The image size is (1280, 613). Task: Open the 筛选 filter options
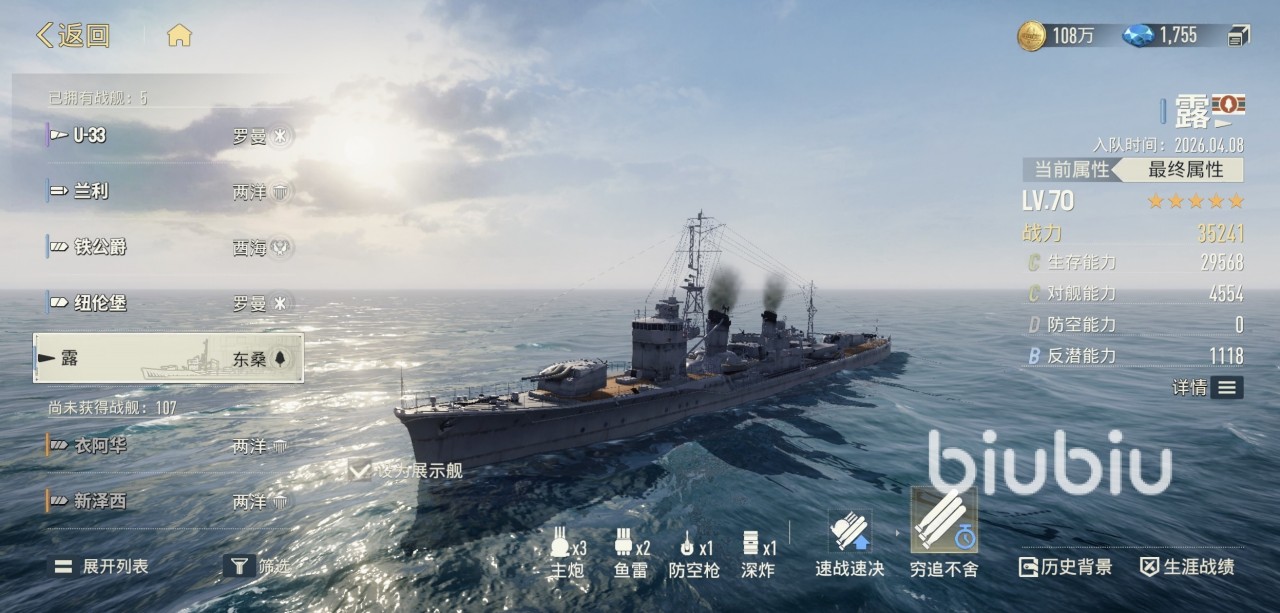[257, 566]
